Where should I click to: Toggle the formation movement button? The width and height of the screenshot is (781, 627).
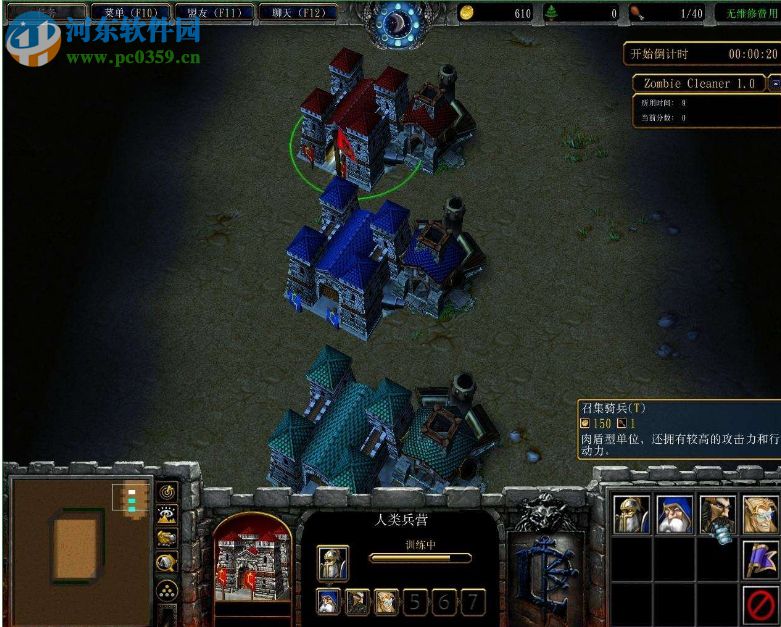click(x=167, y=589)
